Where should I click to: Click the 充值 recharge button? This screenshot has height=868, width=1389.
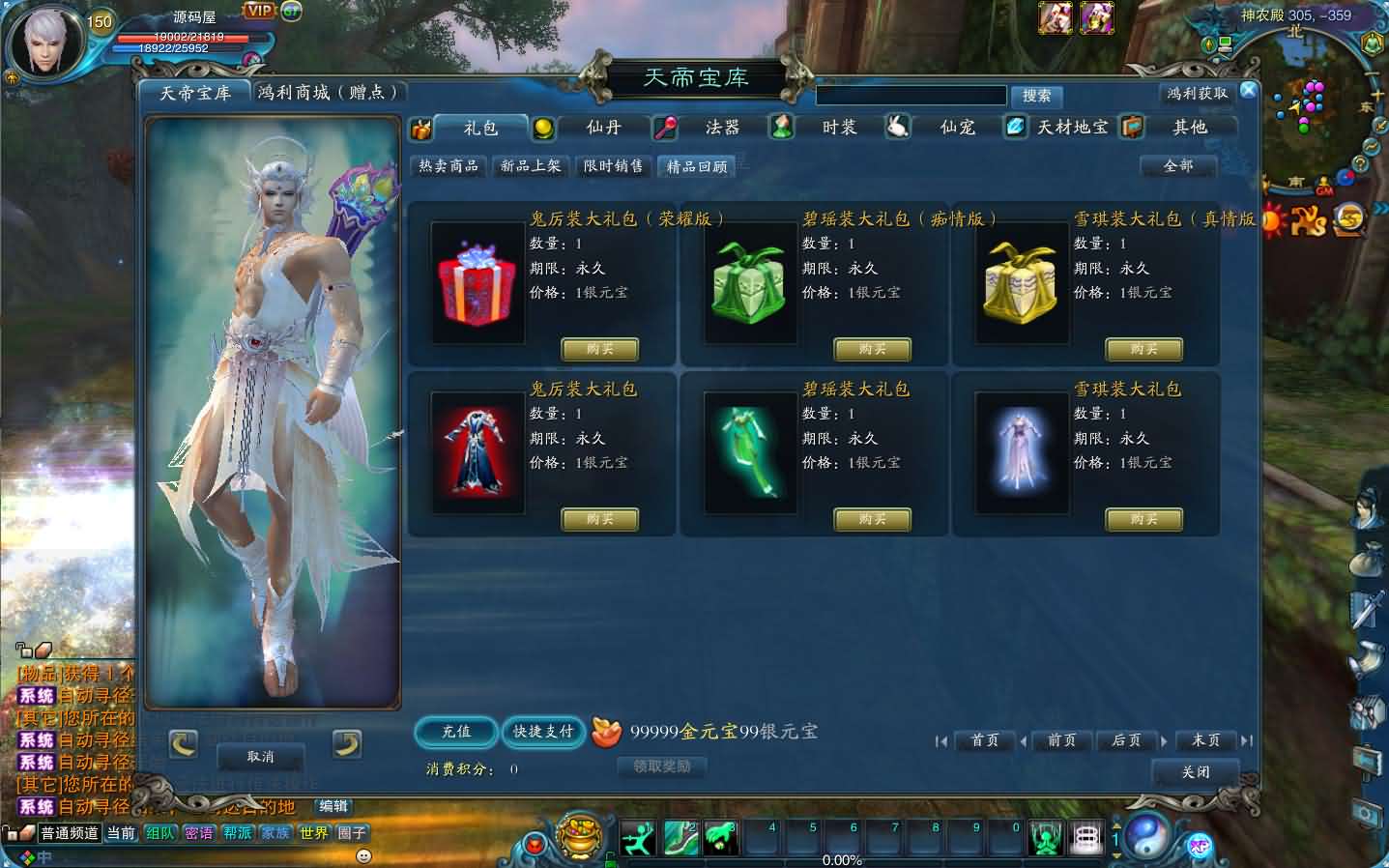(x=454, y=732)
